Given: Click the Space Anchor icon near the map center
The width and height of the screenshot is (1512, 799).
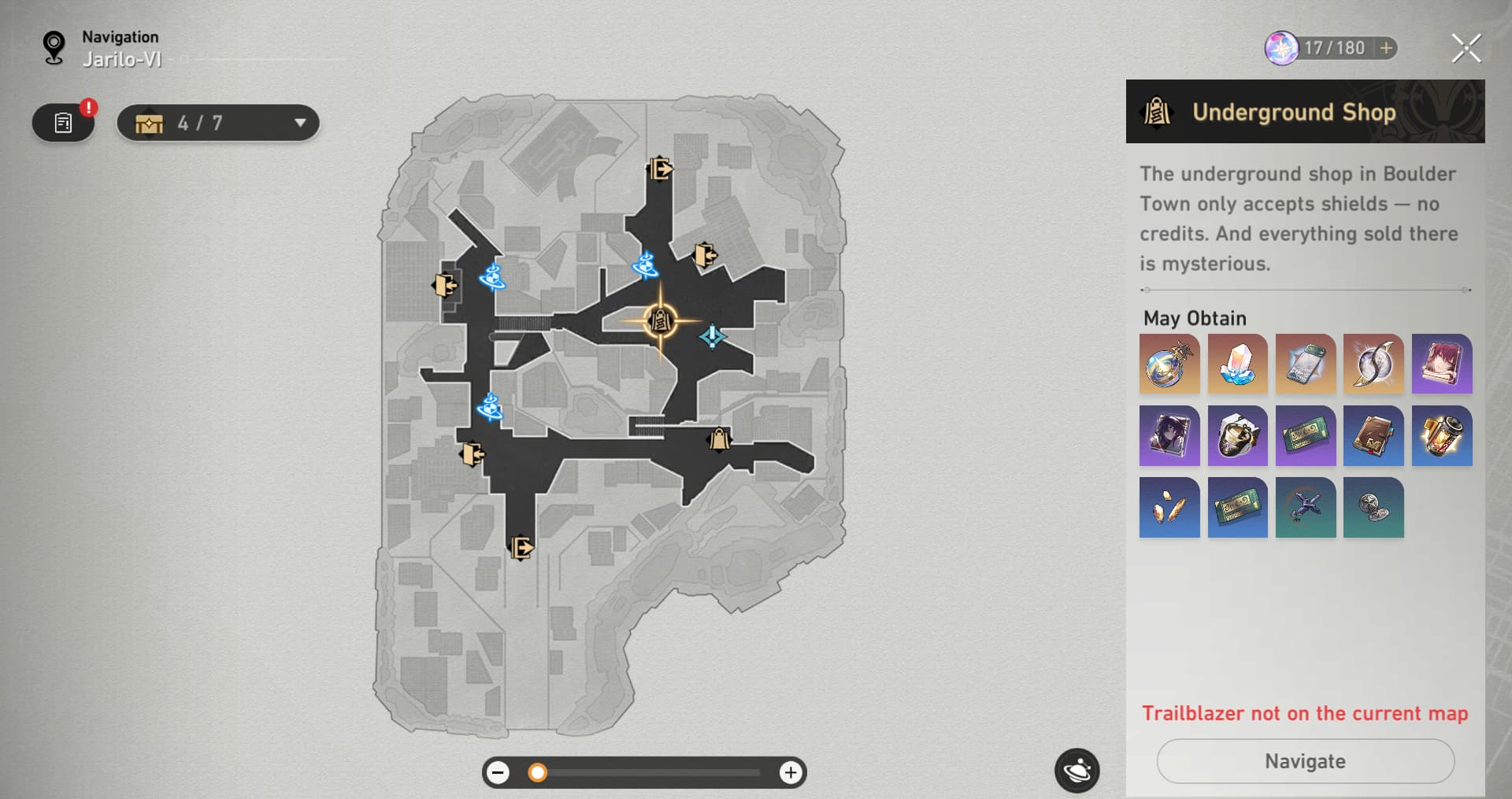Looking at the screenshot, I should coord(646,268).
